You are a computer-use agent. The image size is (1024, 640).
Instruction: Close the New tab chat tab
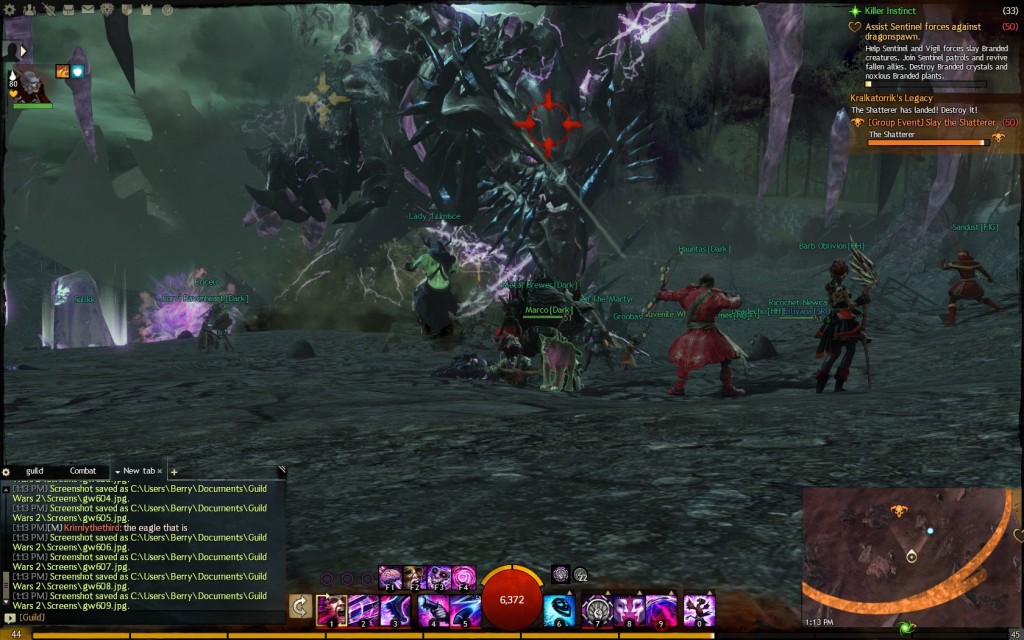point(159,471)
